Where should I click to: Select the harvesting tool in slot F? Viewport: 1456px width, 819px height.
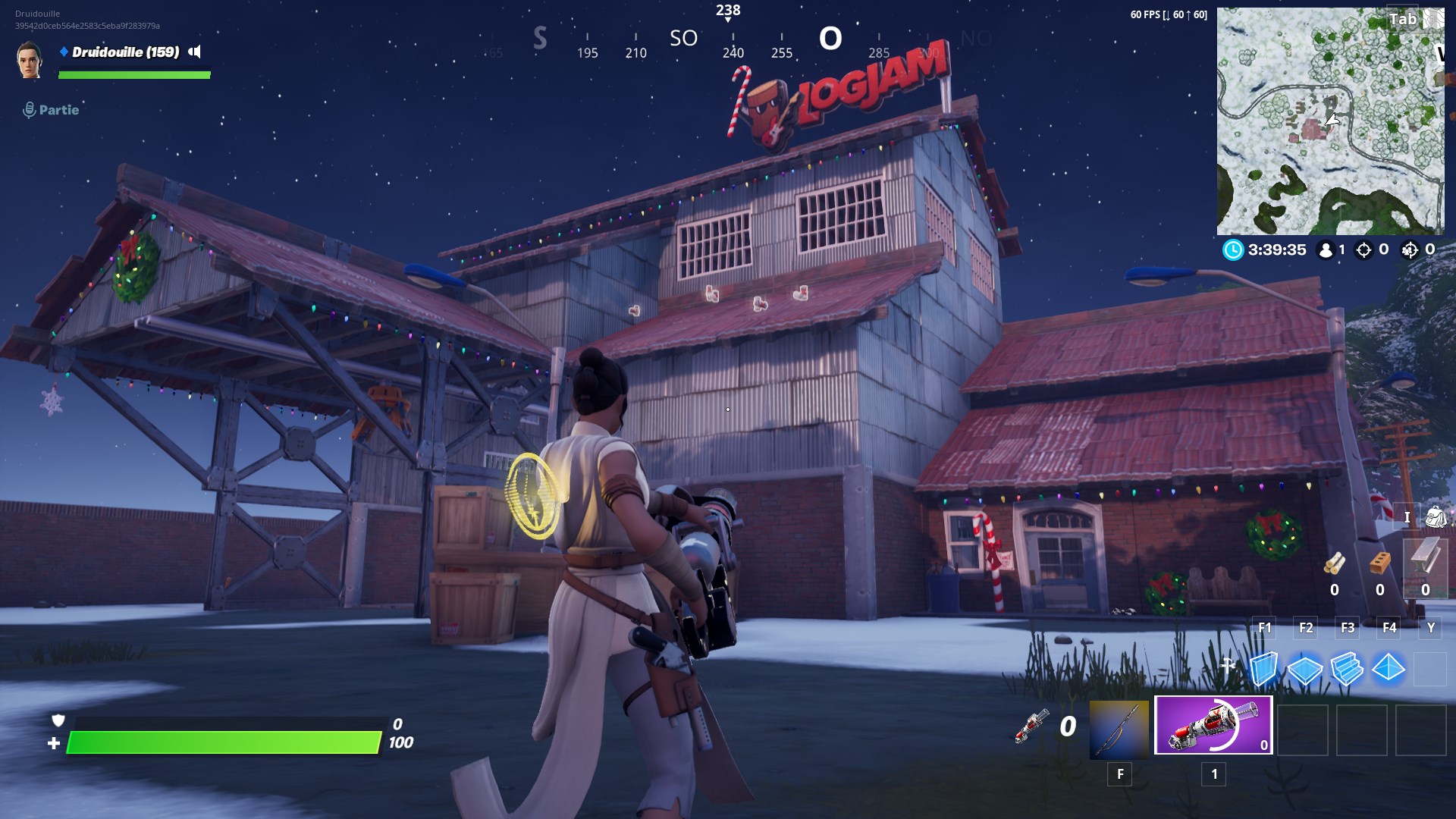1120,730
